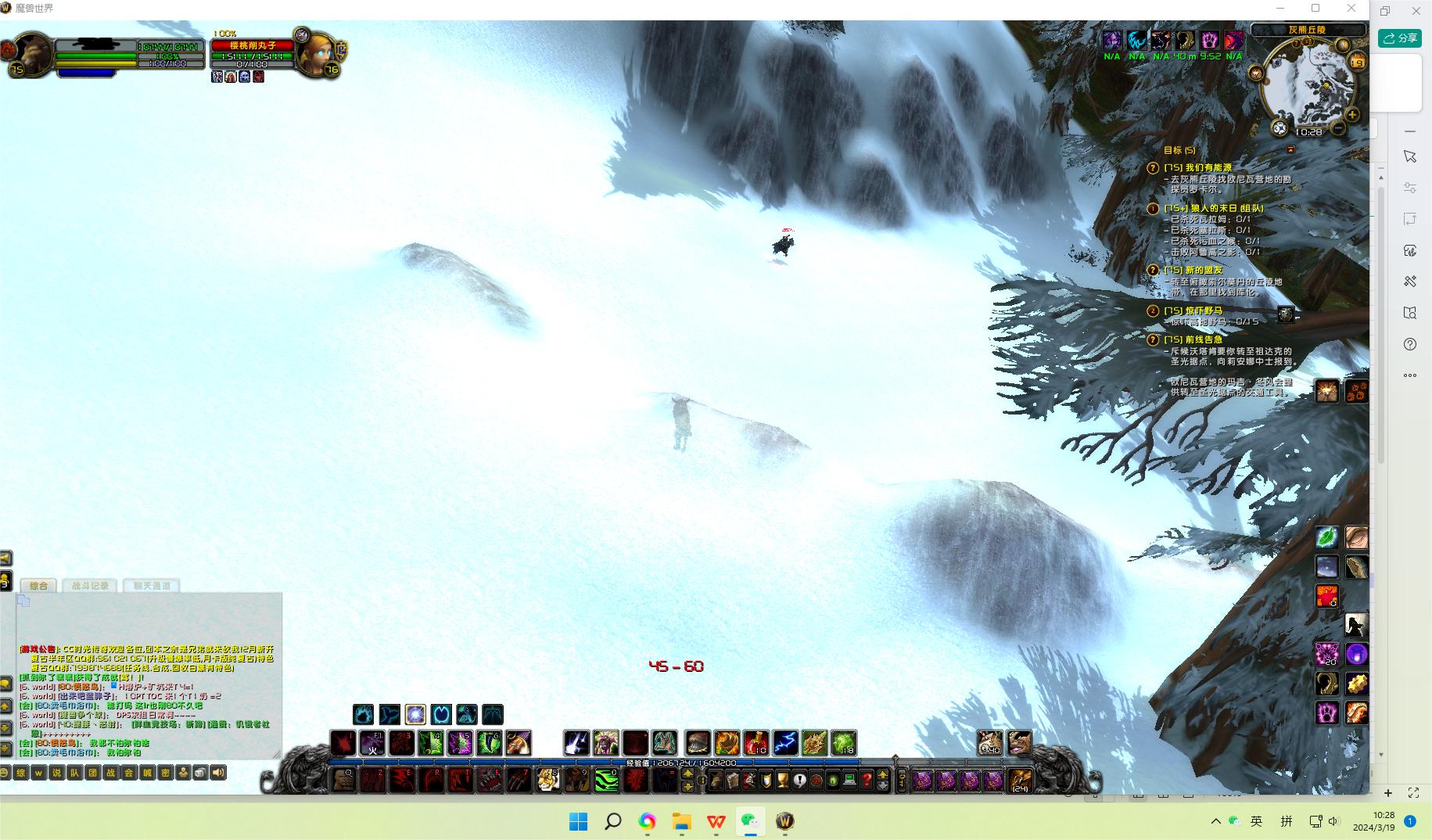Viewport: 1432px width, 840px height.
Task: Use the green striped ability slot
Action: click(x=606, y=779)
